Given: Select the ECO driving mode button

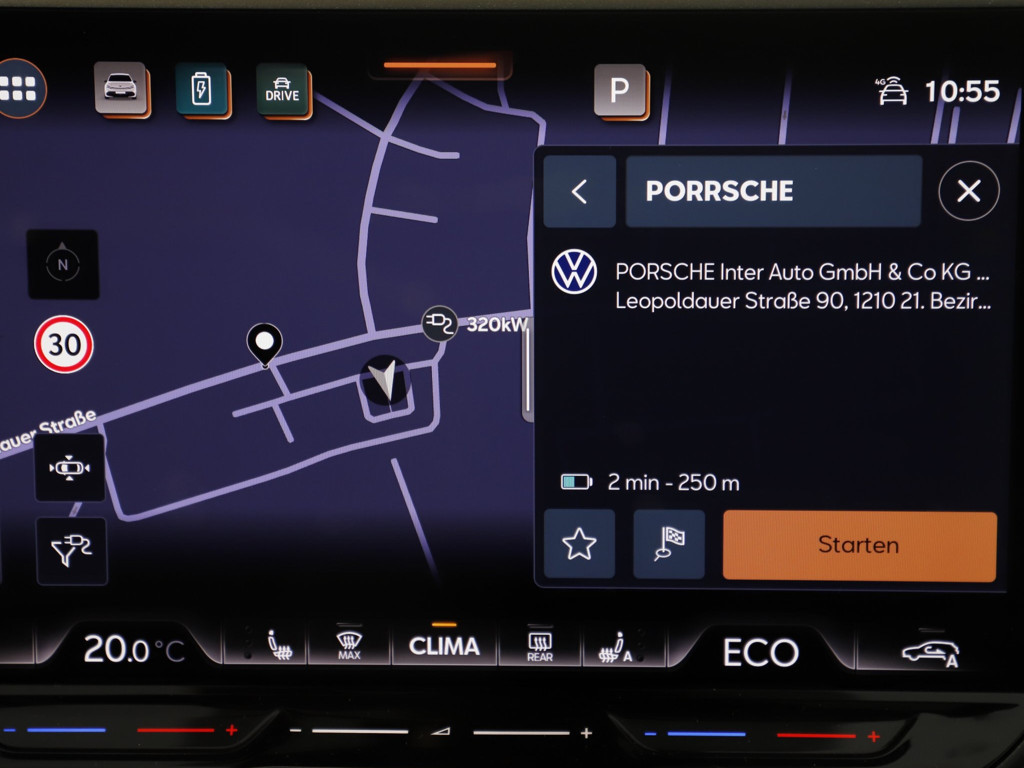Looking at the screenshot, I should click(760, 653).
